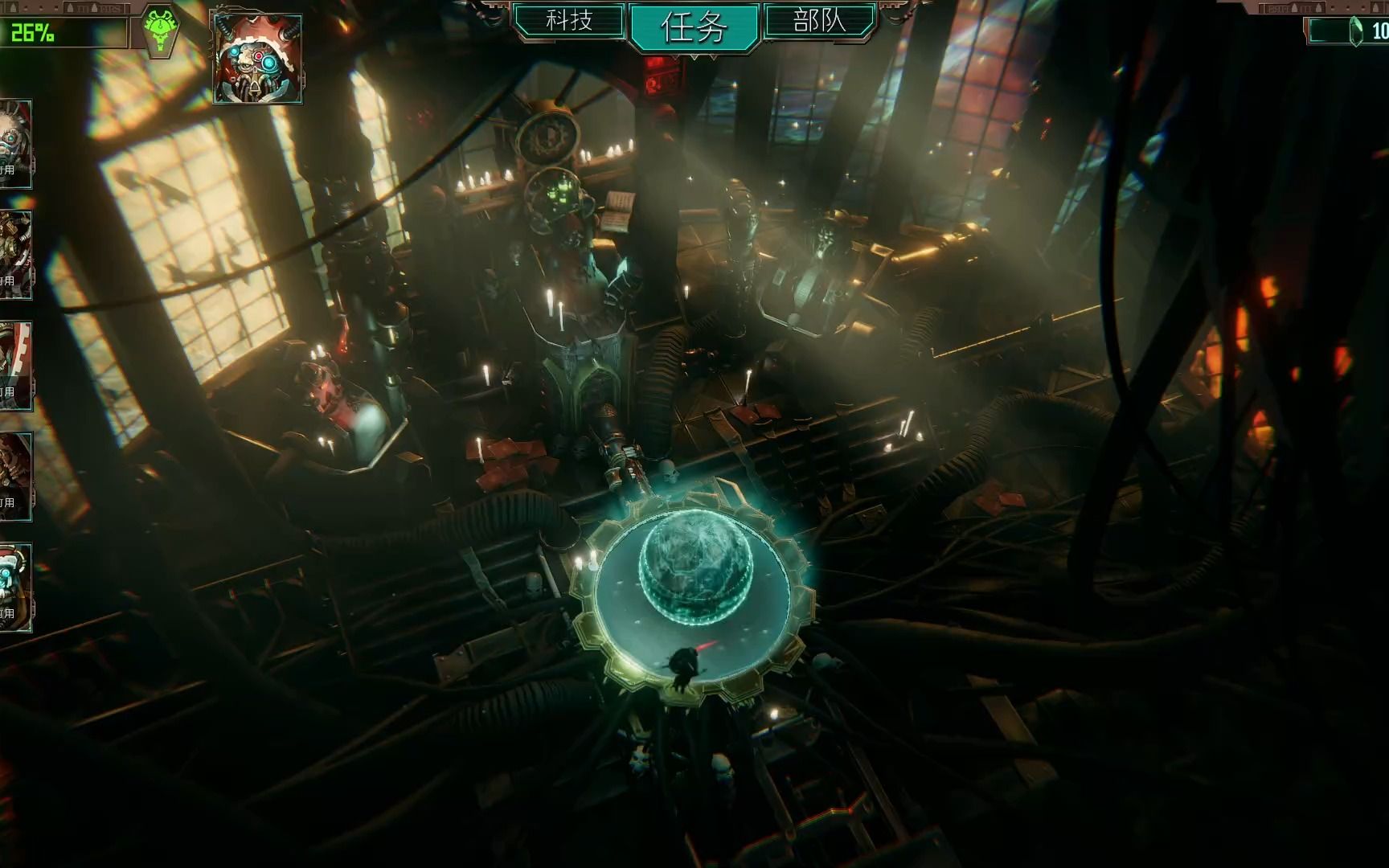Click the red-hooded tech-priest portrait
Viewport: 1389px width, 868px height.
(x=257, y=58)
